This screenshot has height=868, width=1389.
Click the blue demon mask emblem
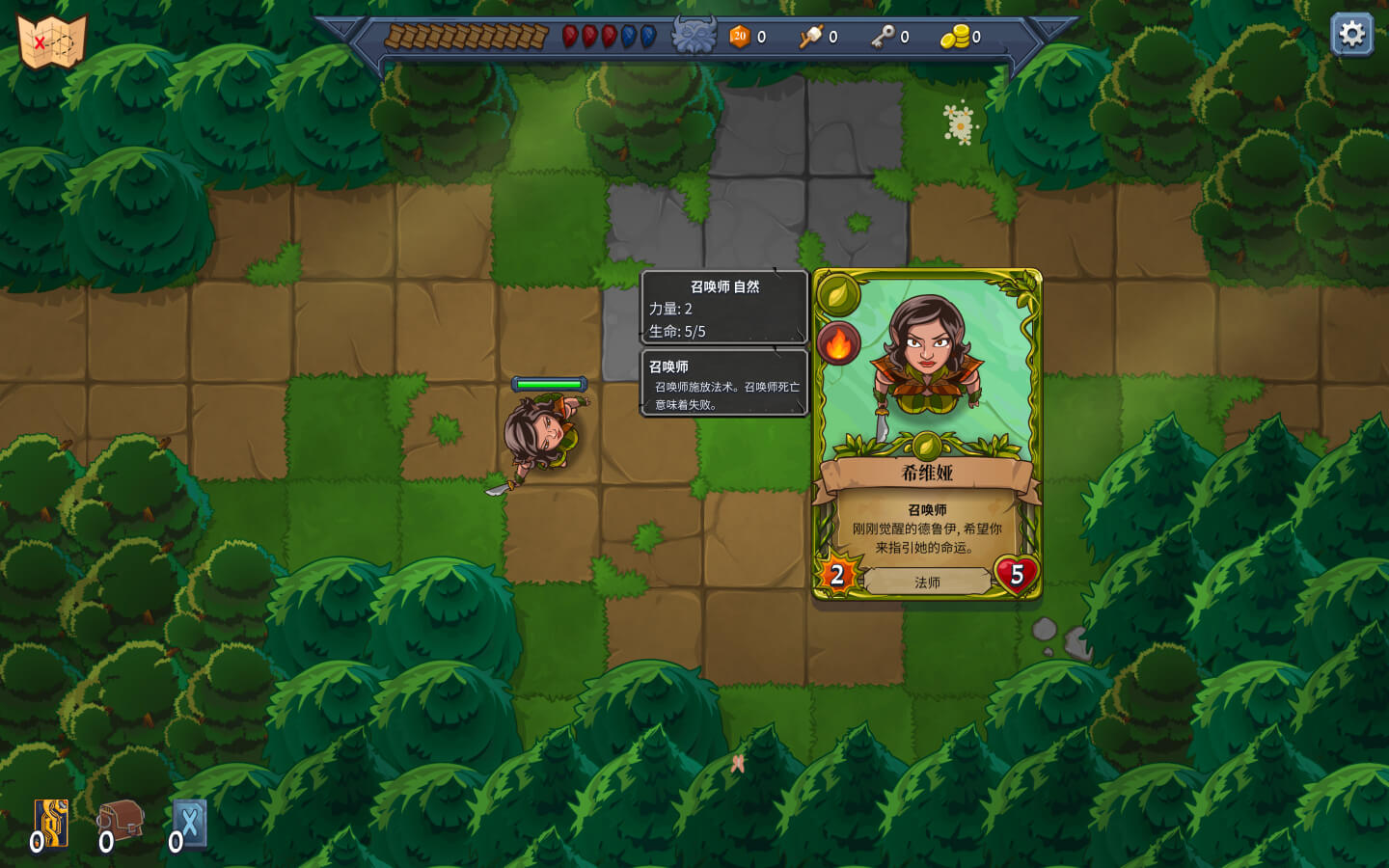[694, 37]
